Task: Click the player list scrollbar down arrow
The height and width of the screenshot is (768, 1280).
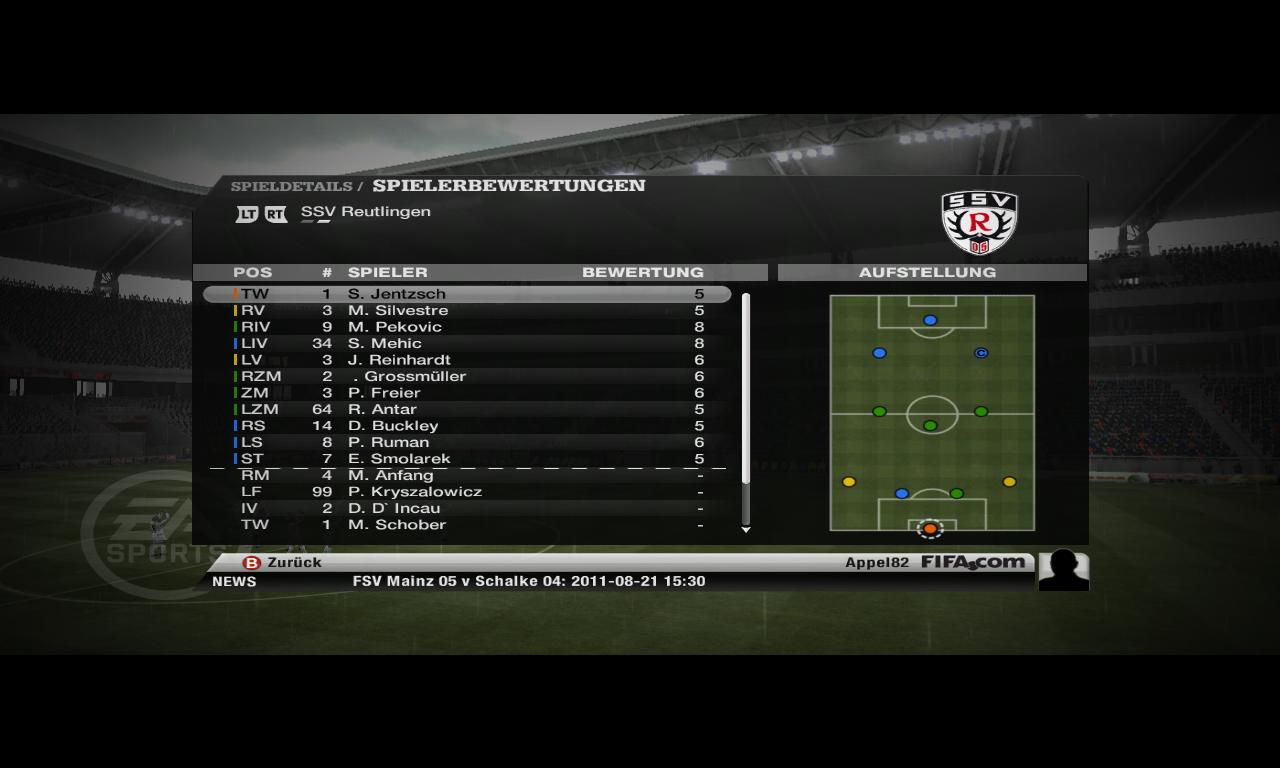Action: coord(745,530)
